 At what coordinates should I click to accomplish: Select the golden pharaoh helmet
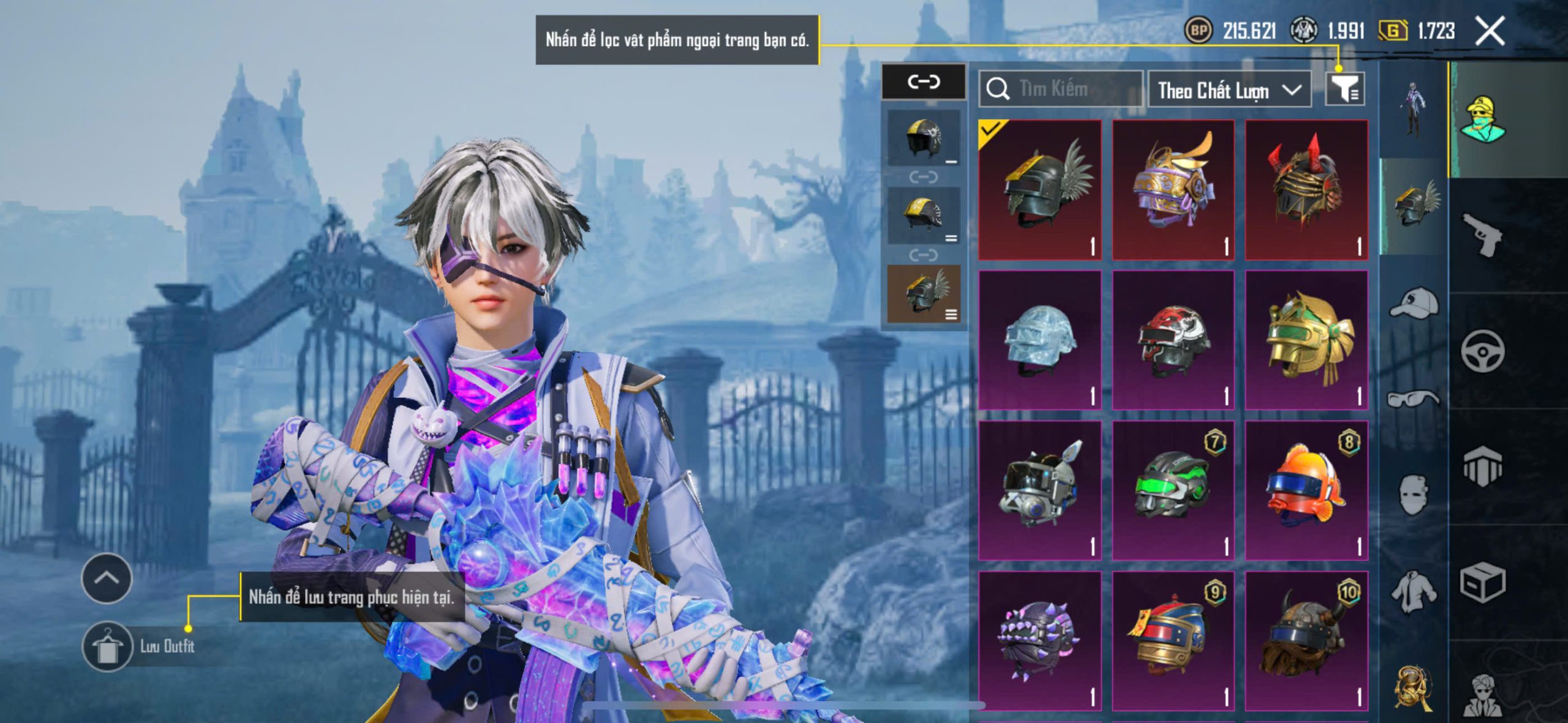(x=1306, y=340)
